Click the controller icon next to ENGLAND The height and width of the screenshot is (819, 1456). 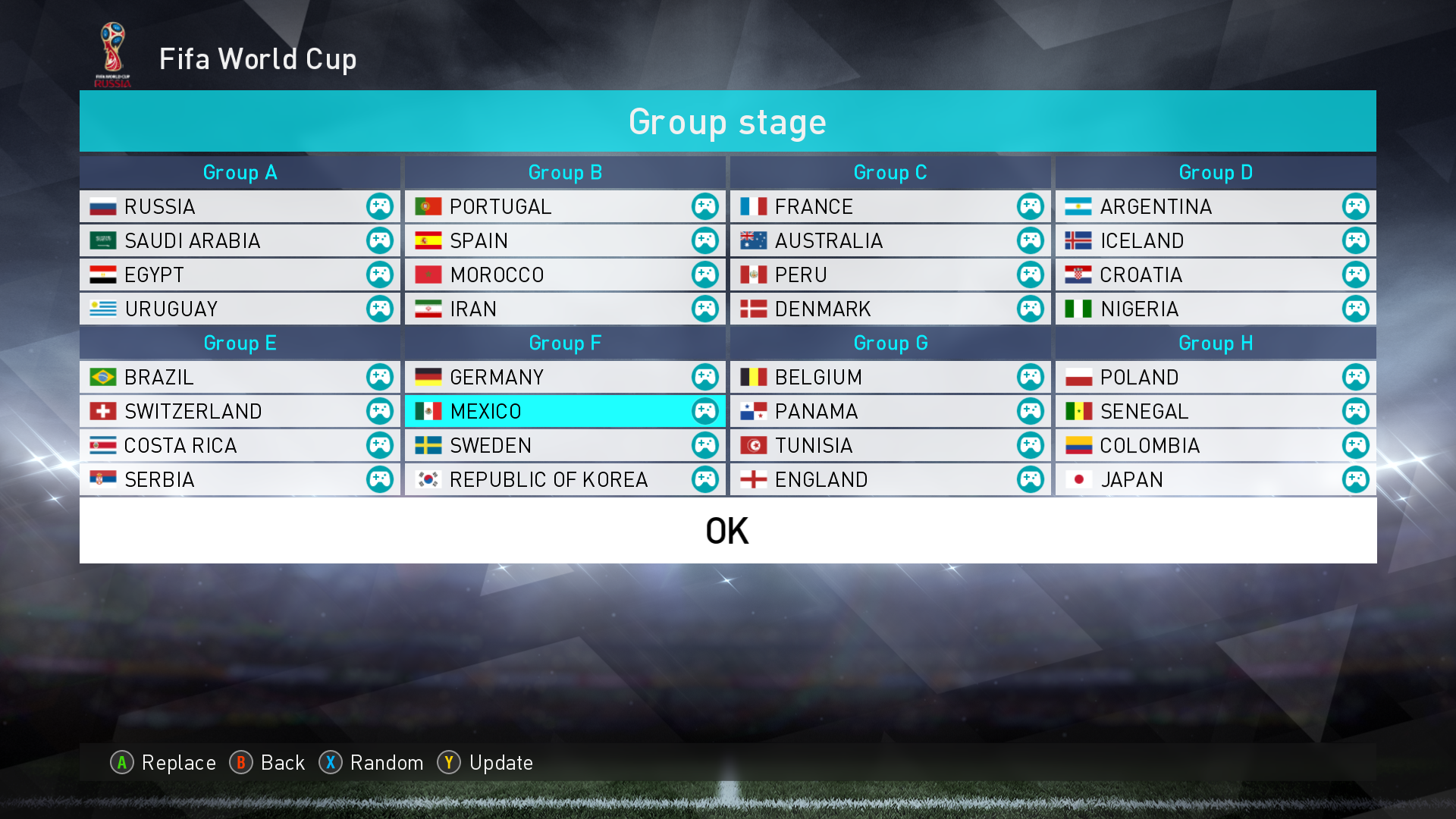1029,479
